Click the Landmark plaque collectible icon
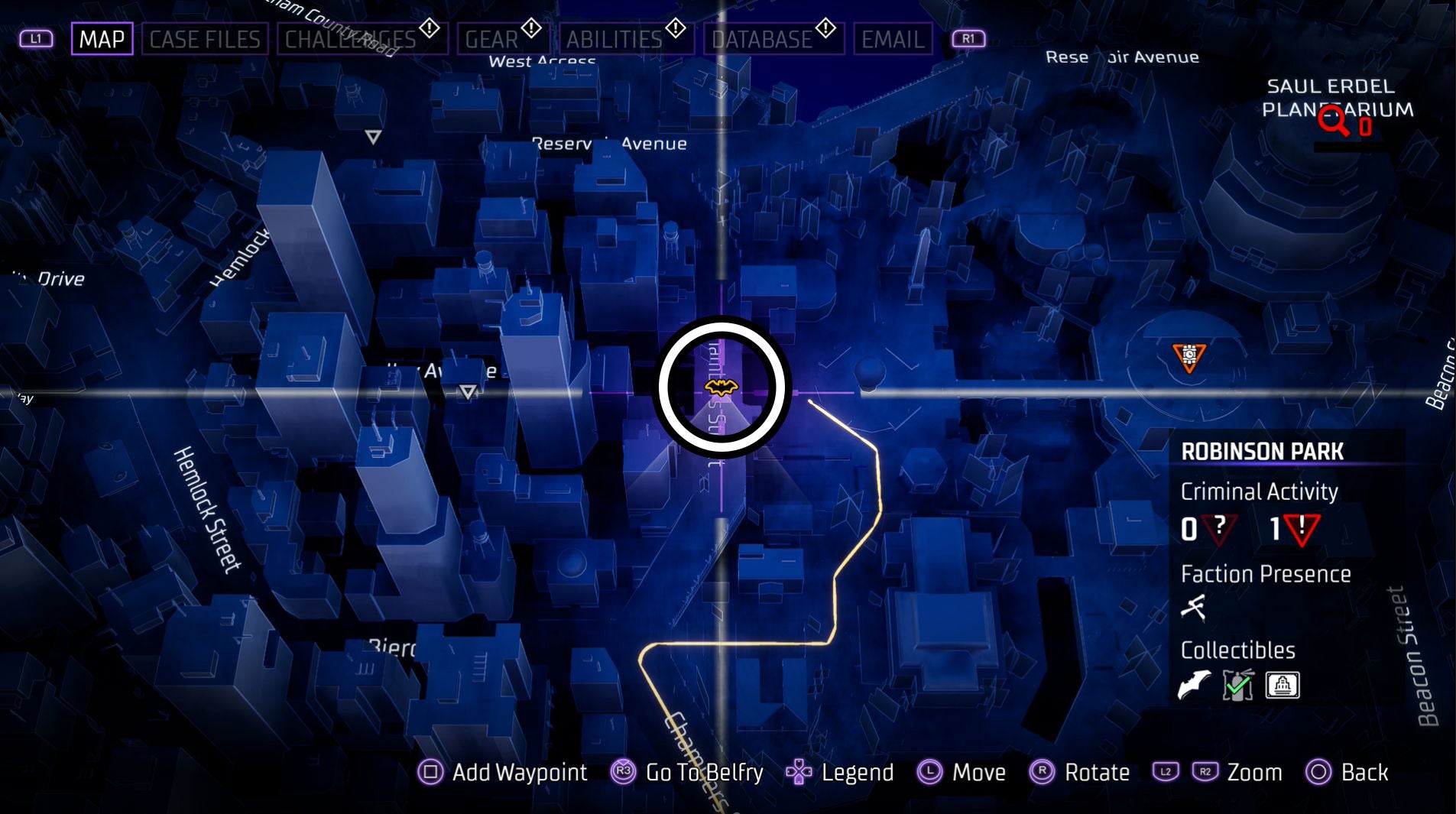 point(1282,685)
